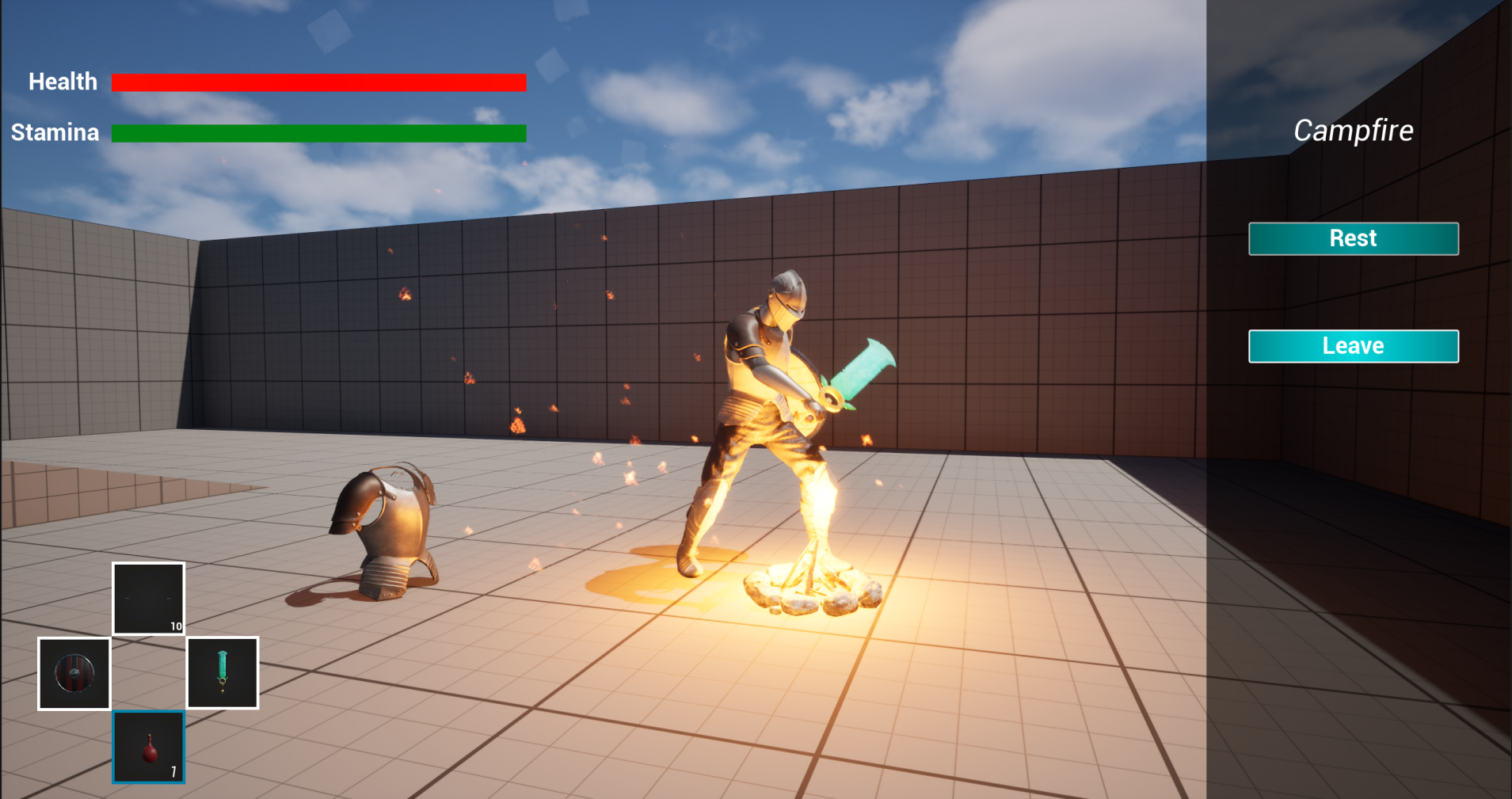Click the red Health bar
The image size is (1512, 799).
[x=318, y=81]
